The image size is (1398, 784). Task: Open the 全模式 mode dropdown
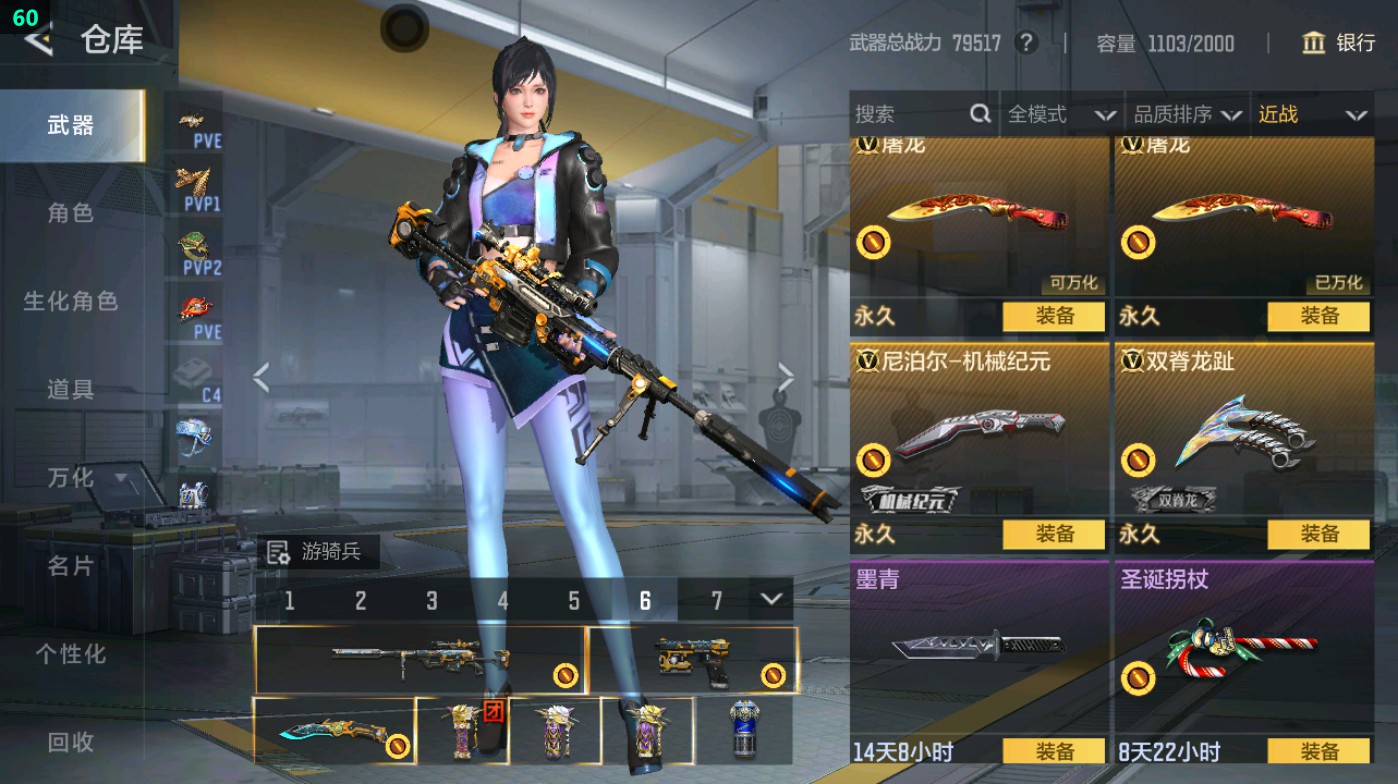click(x=1061, y=115)
